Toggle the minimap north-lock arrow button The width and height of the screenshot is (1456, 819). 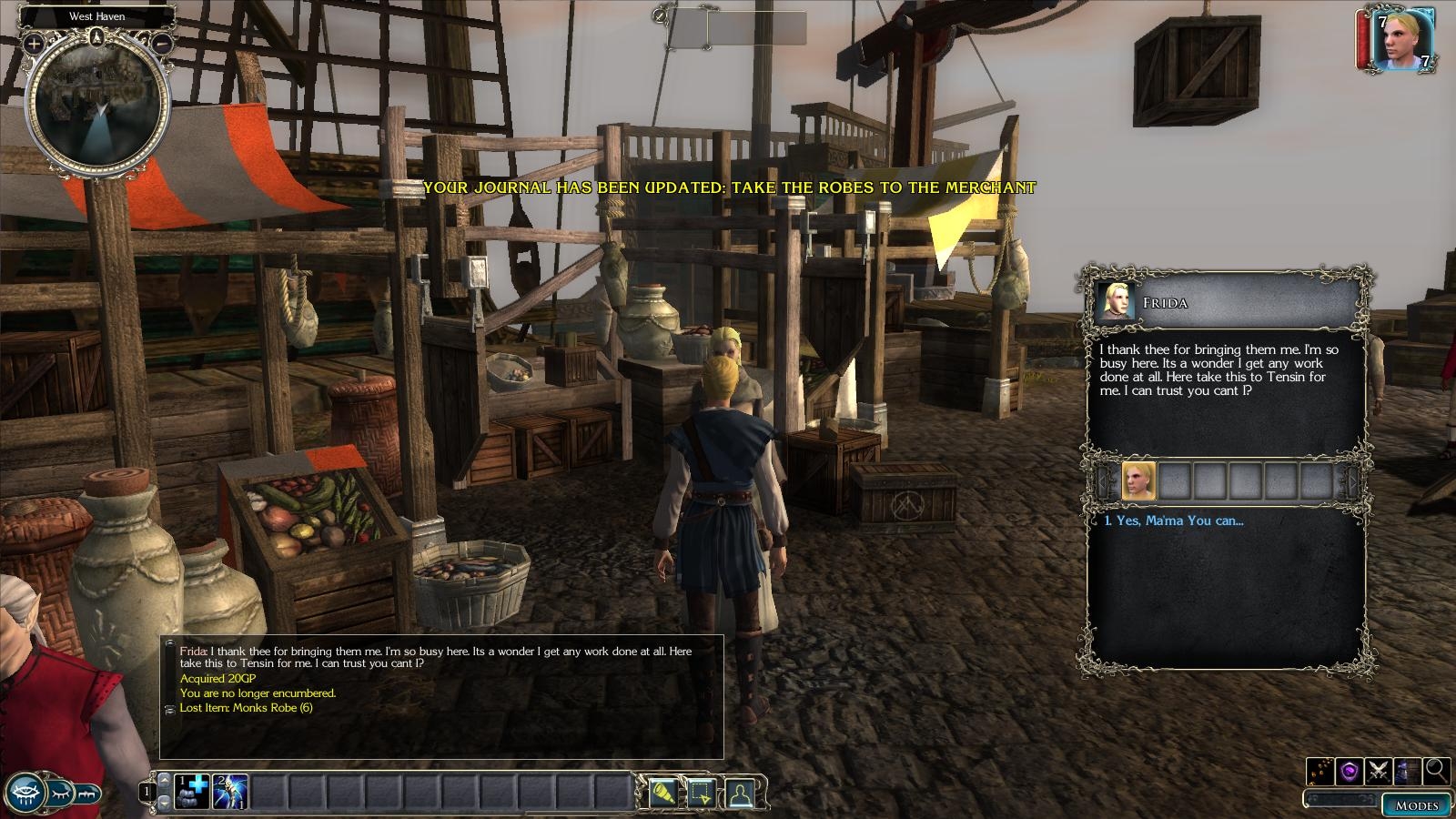pyautogui.click(x=97, y=37)
